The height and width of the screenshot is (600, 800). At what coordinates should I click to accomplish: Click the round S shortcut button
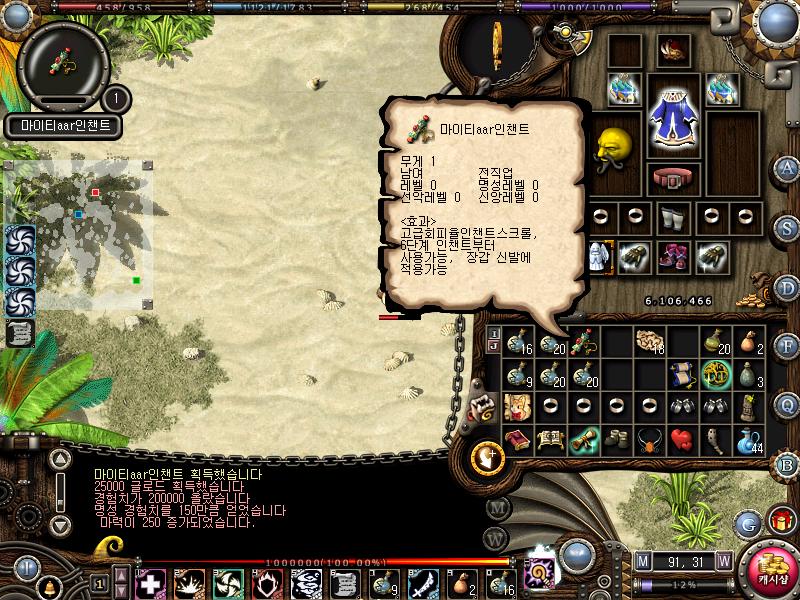(x=786, y=228)
